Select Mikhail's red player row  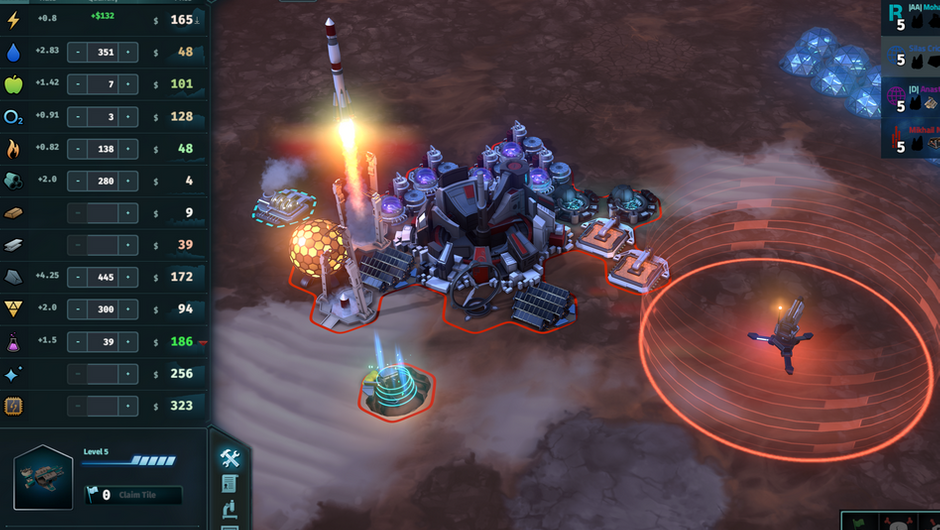tap(910, 139)
